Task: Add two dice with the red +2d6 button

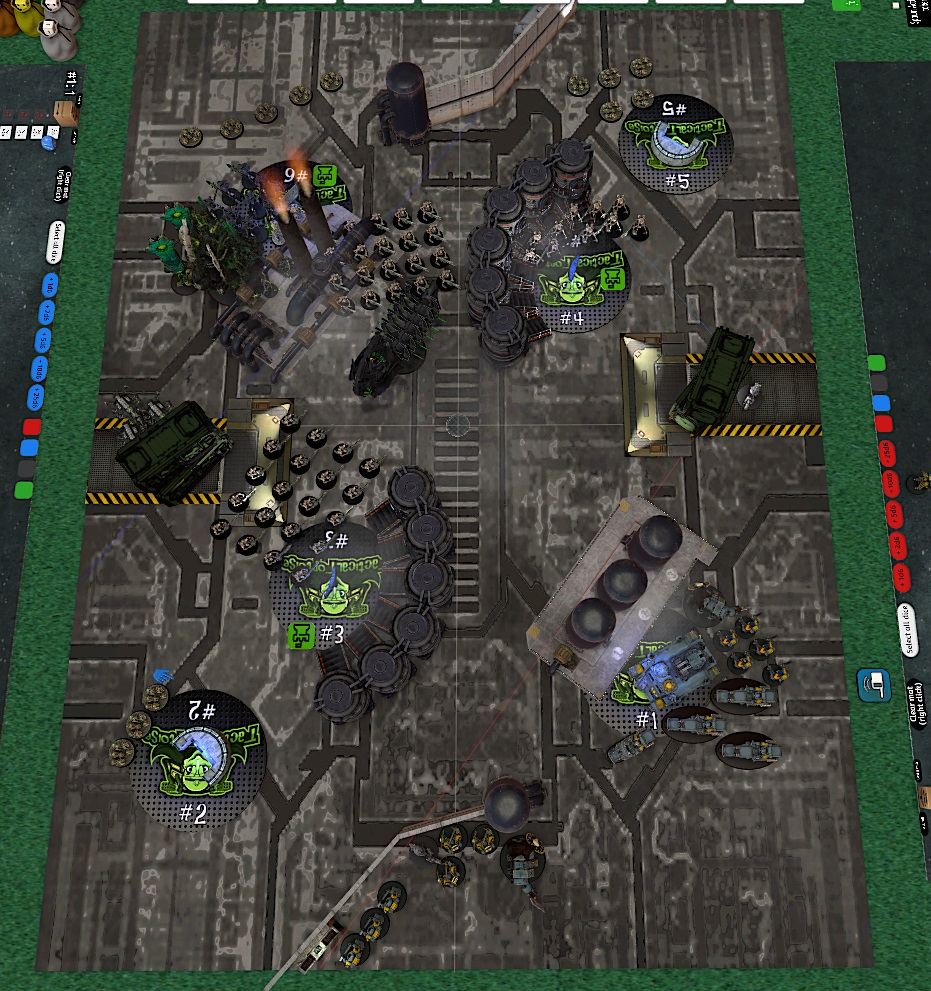Action: [x=897, y=545]
